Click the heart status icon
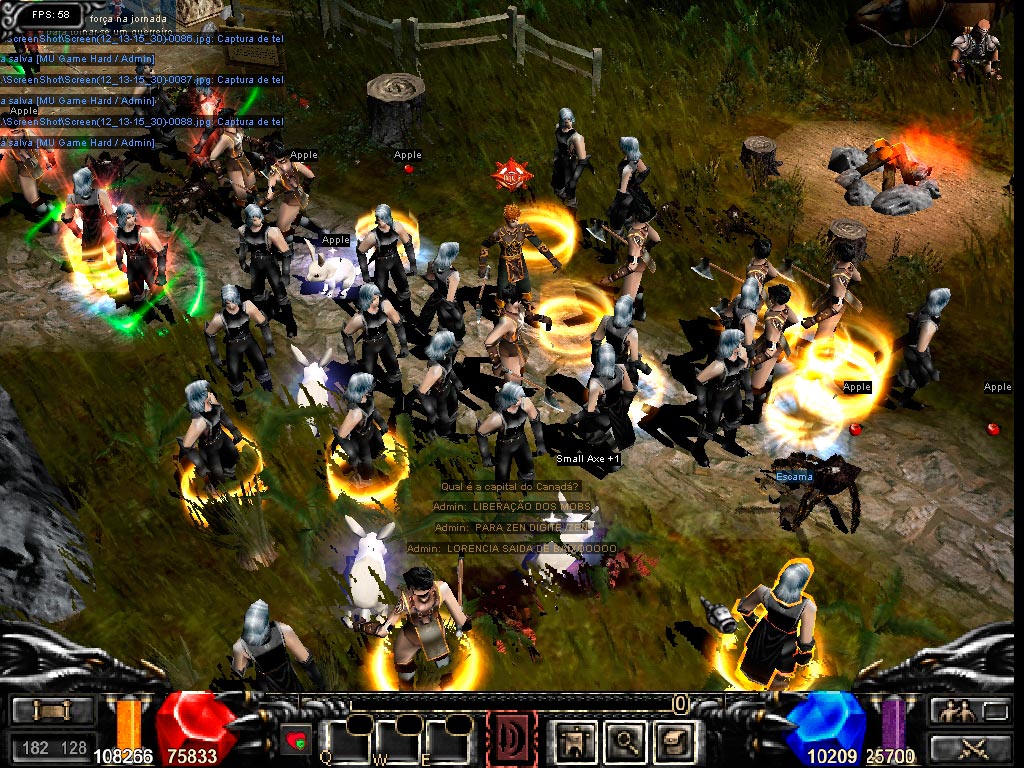 [x=296, y=741]
